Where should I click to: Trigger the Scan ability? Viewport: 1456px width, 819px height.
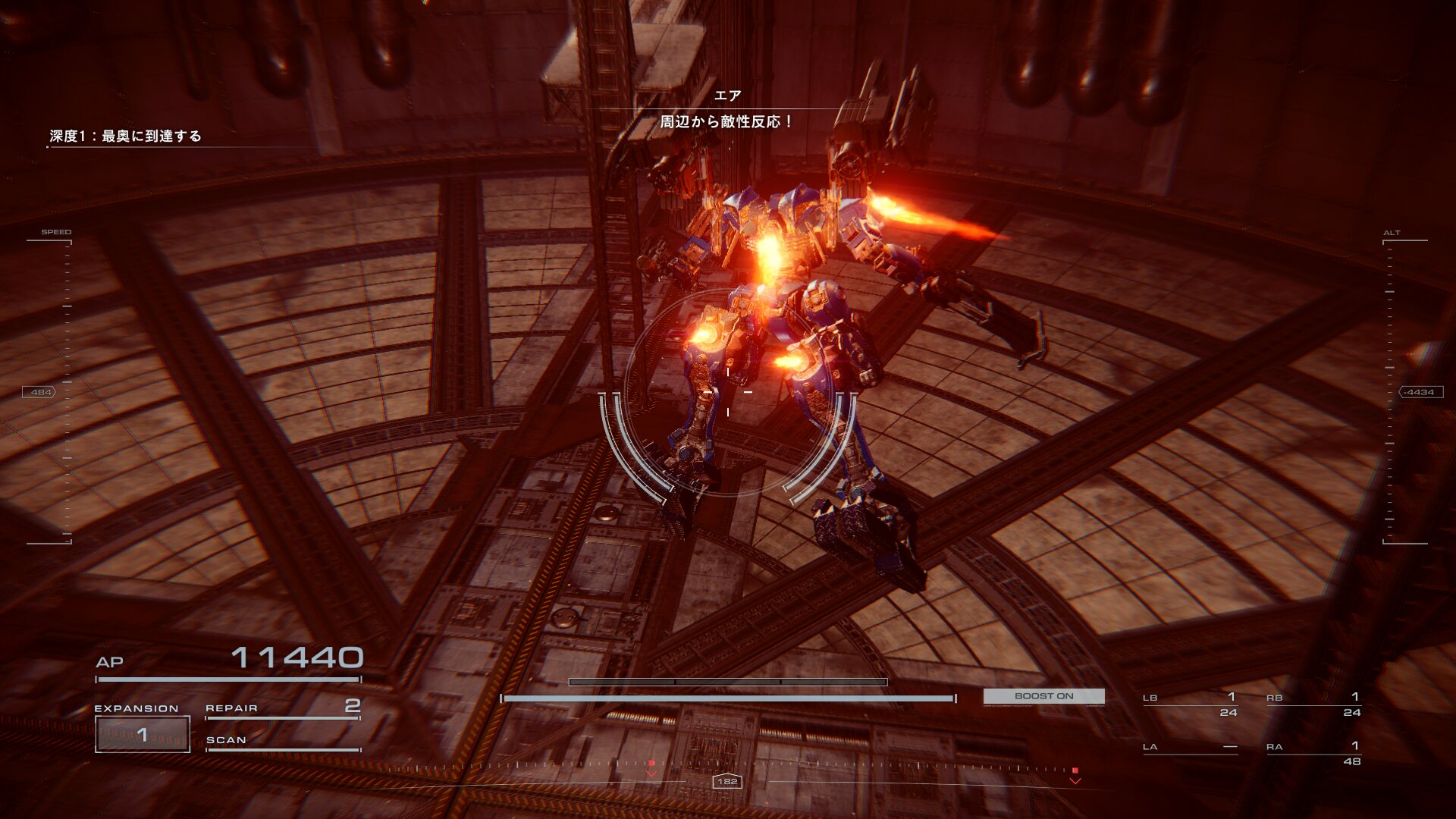[x=282, y=740]
